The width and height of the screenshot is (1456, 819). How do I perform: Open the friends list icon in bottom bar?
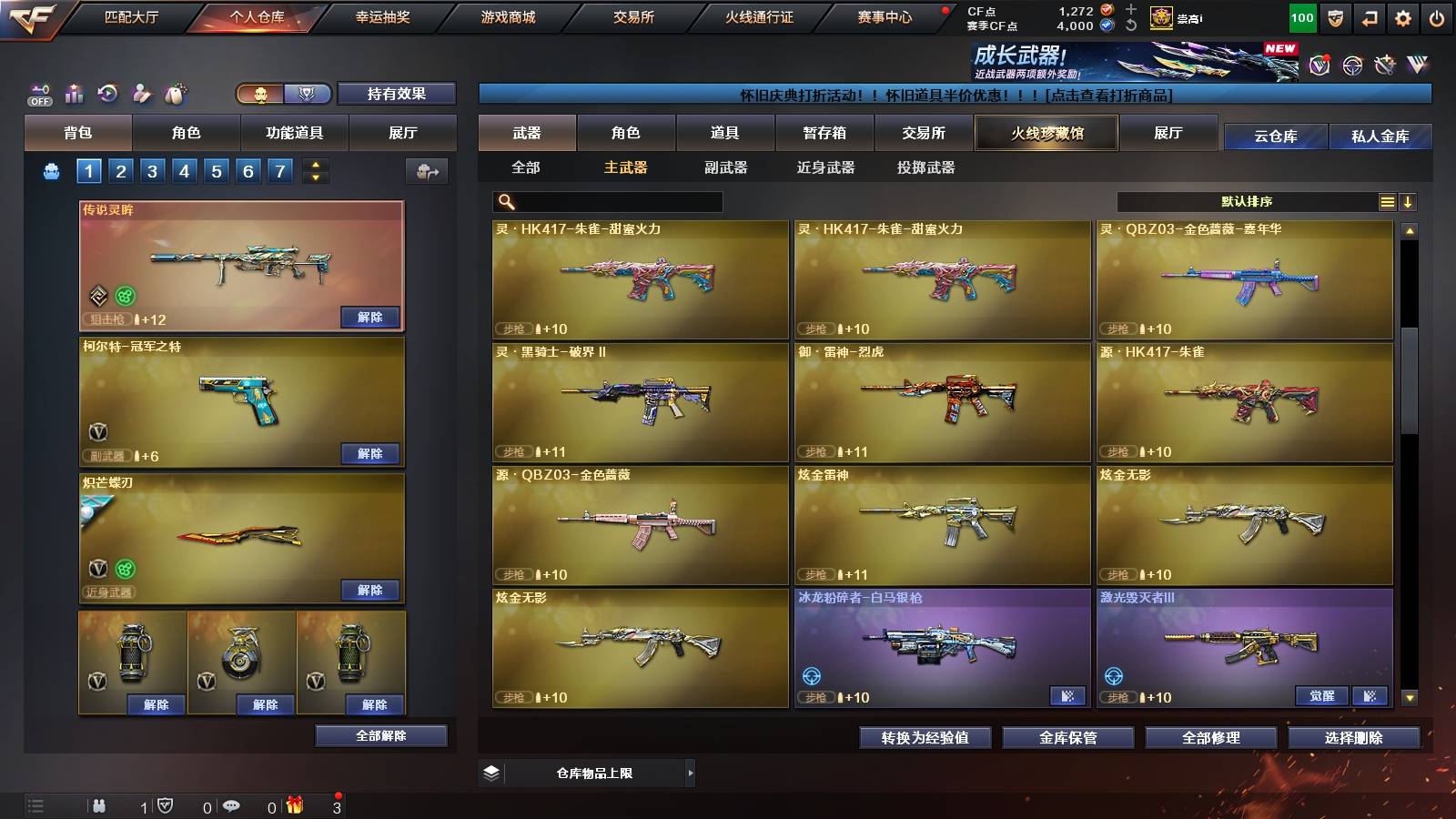[100, 805]
